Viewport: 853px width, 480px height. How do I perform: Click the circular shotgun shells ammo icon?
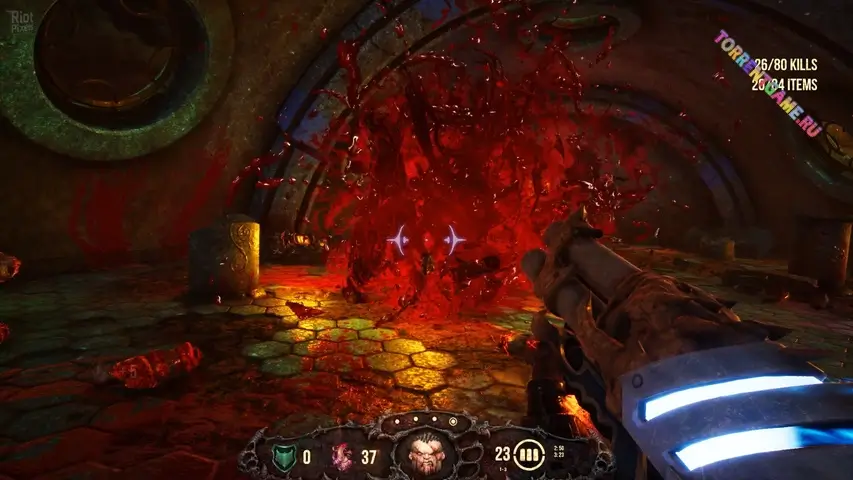coord(530,455)
